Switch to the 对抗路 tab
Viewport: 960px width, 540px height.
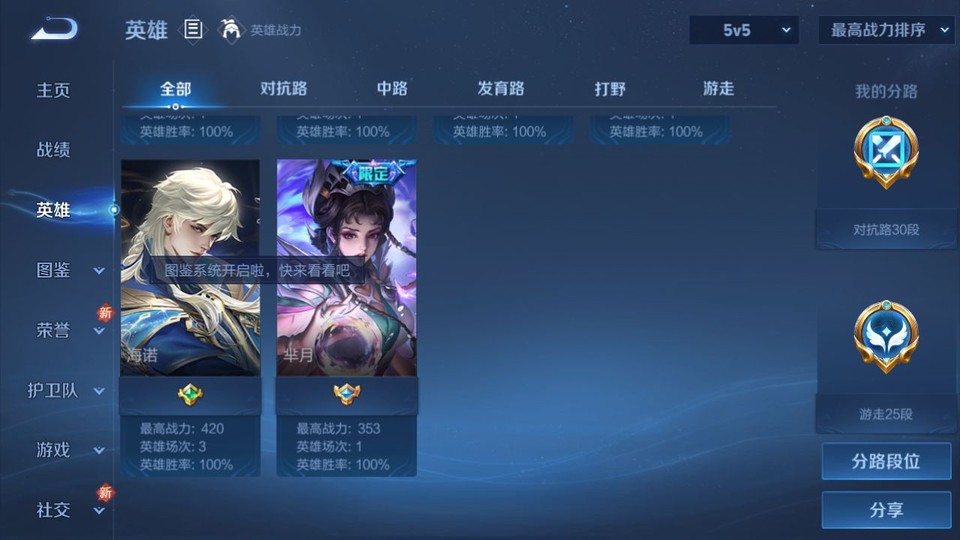coord(283,88)
